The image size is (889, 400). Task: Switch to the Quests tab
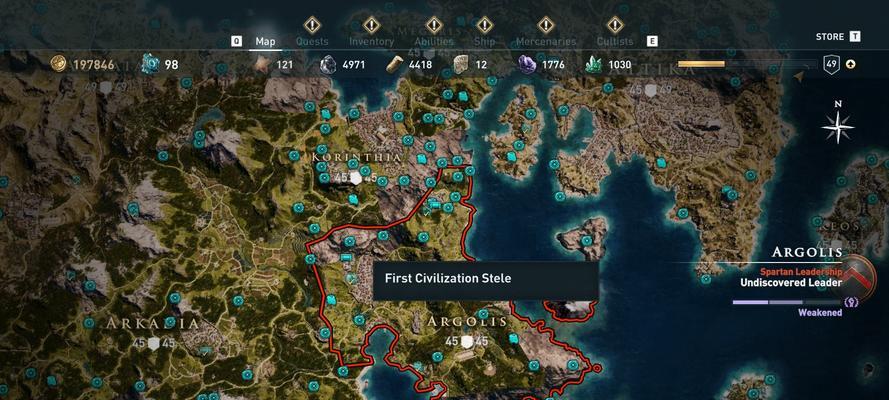(x=311, y=41)
